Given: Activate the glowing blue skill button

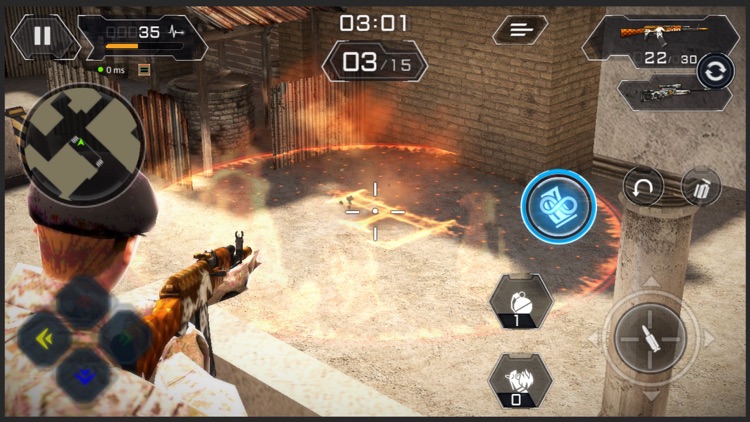Looking at the screenshot, I should tap(558, 207).
